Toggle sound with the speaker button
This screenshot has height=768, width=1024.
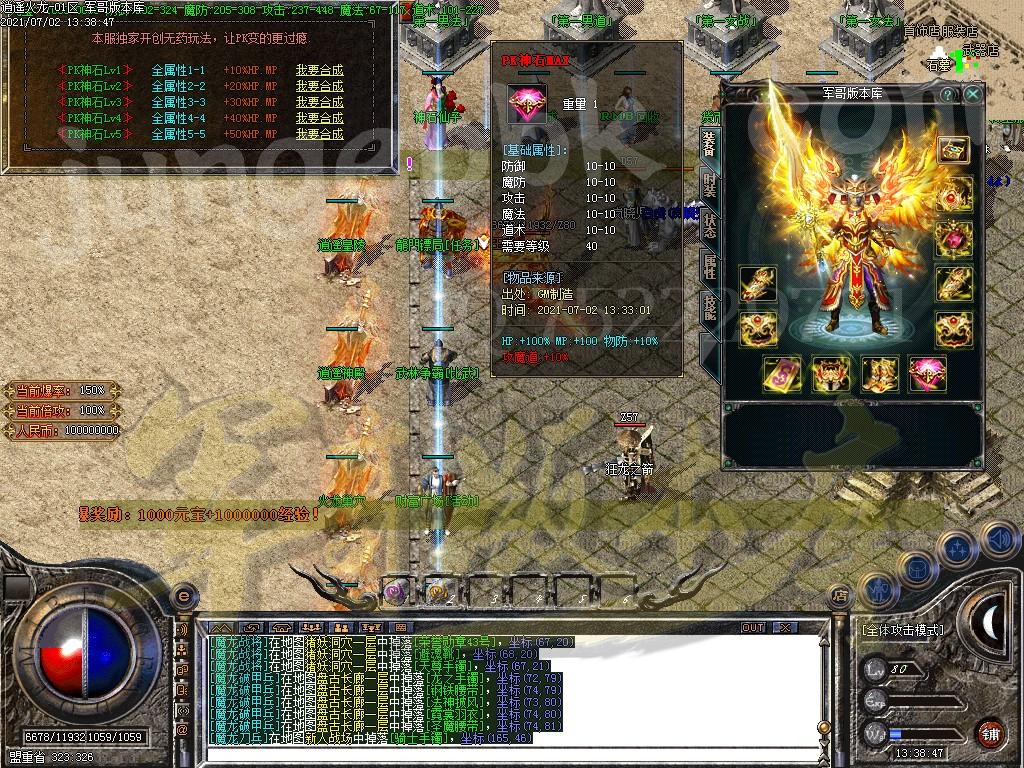click(998, 540)
